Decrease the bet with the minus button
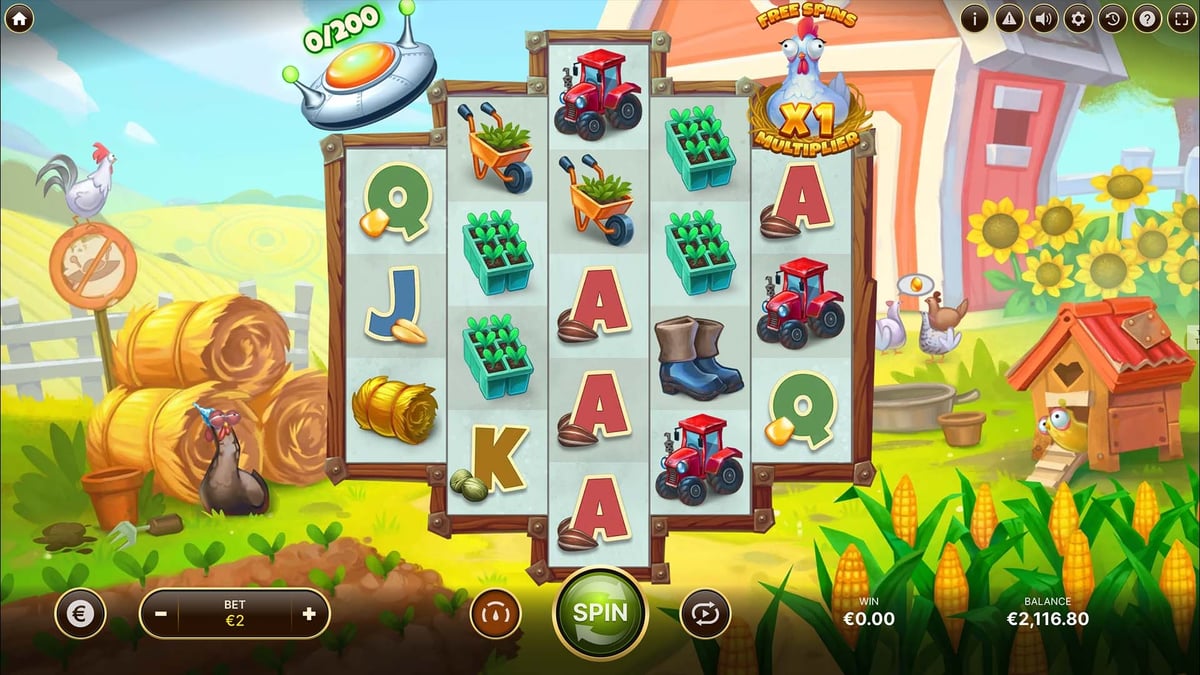The image size is (1200, 675). 162,614
